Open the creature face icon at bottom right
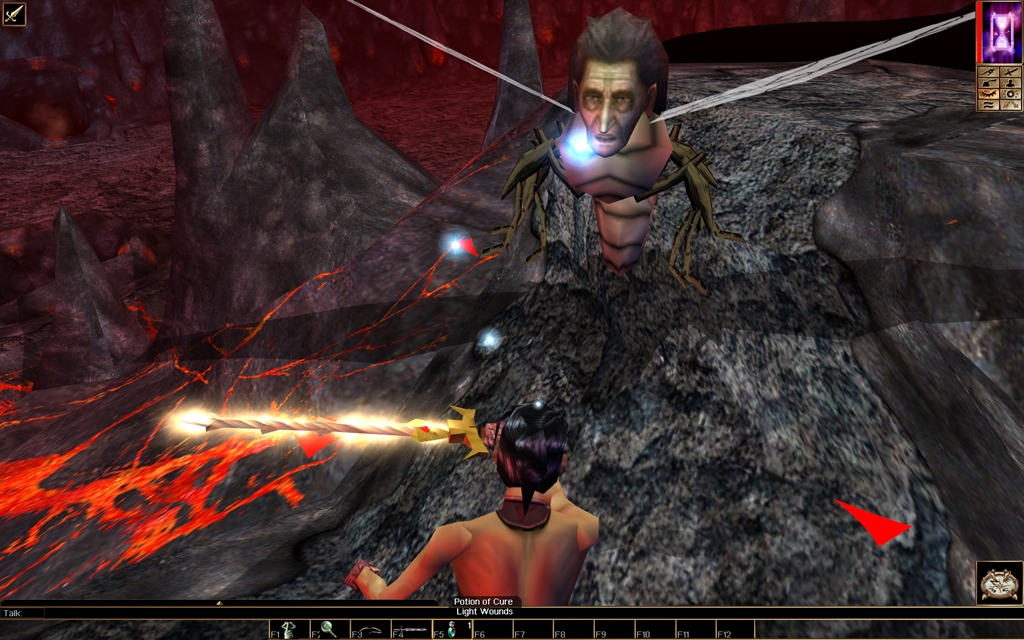1024x640 pixels. (999, 583)
